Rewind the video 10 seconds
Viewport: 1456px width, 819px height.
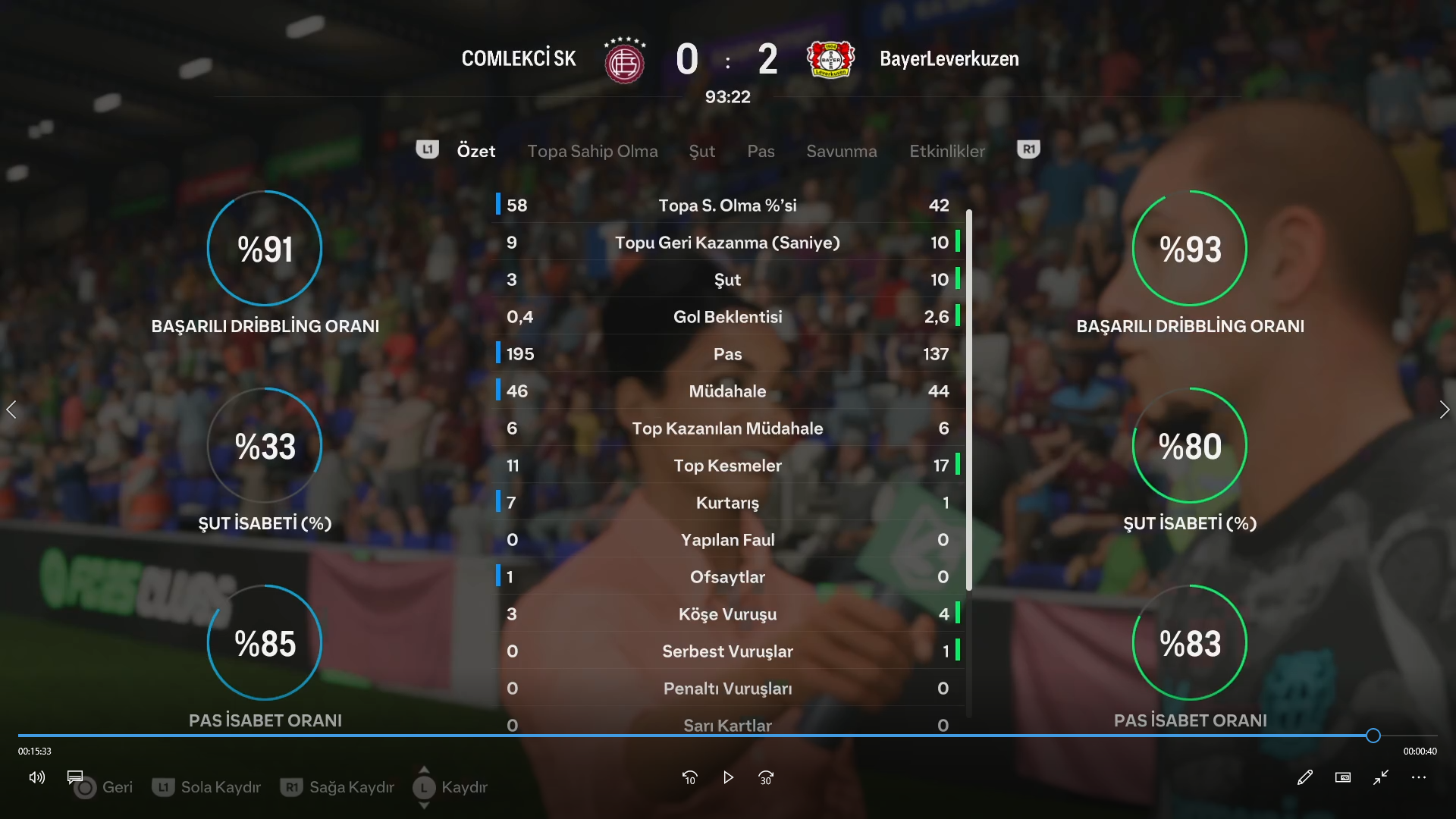[x=689, y=777]
